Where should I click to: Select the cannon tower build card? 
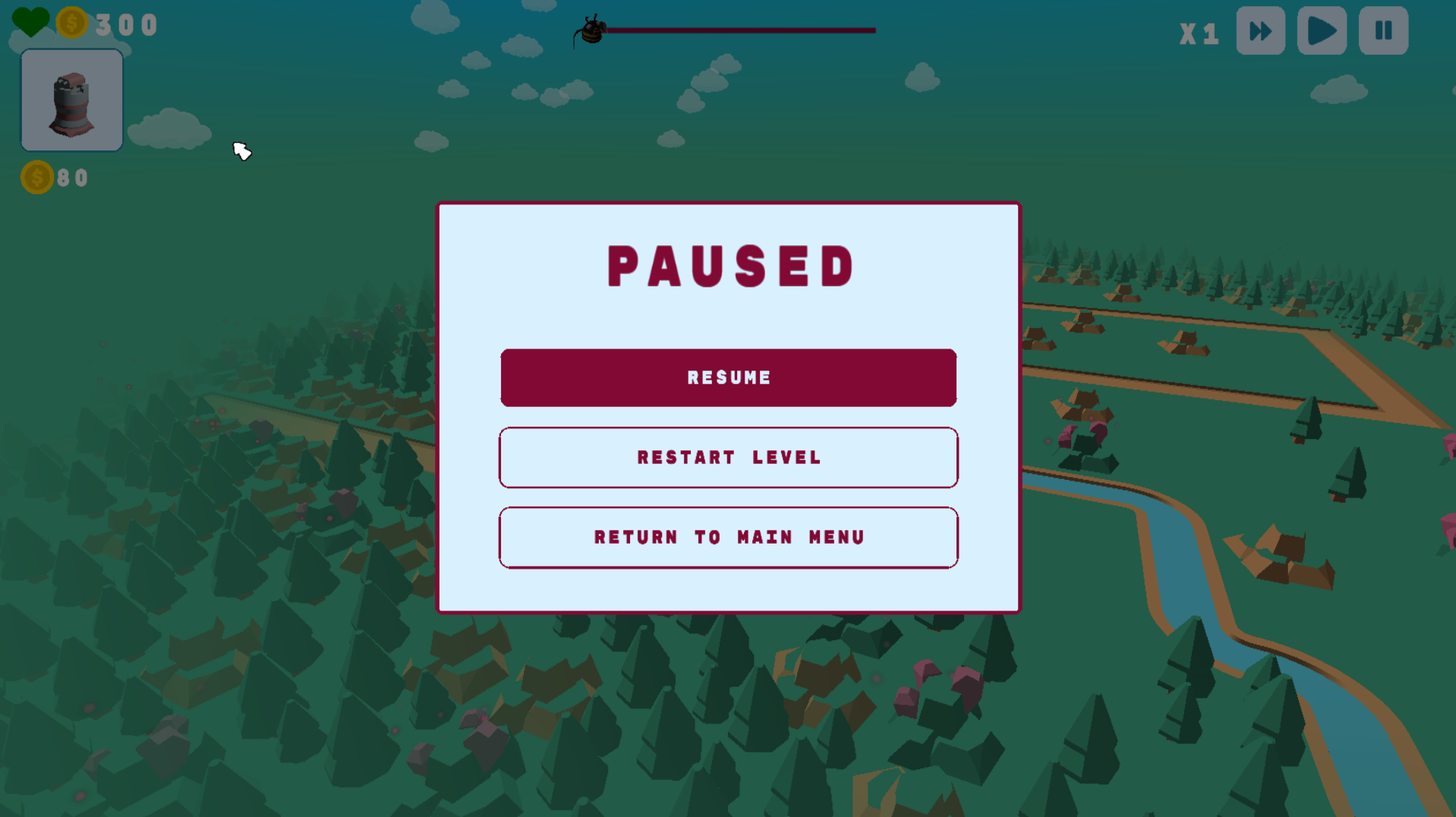[x=72, y=100]
